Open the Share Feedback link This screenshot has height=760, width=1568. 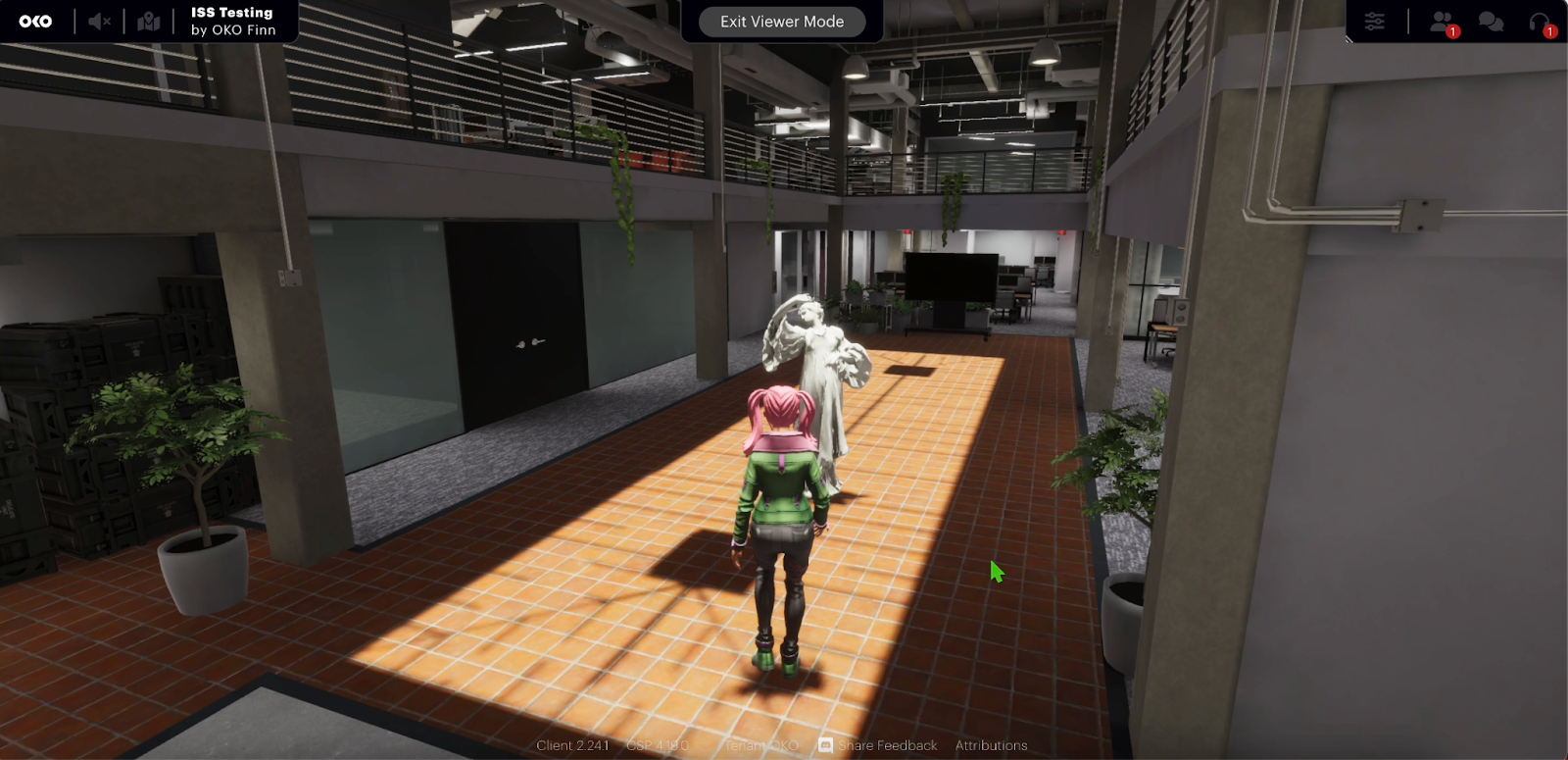pyautogui.click(x=878, y=745)
